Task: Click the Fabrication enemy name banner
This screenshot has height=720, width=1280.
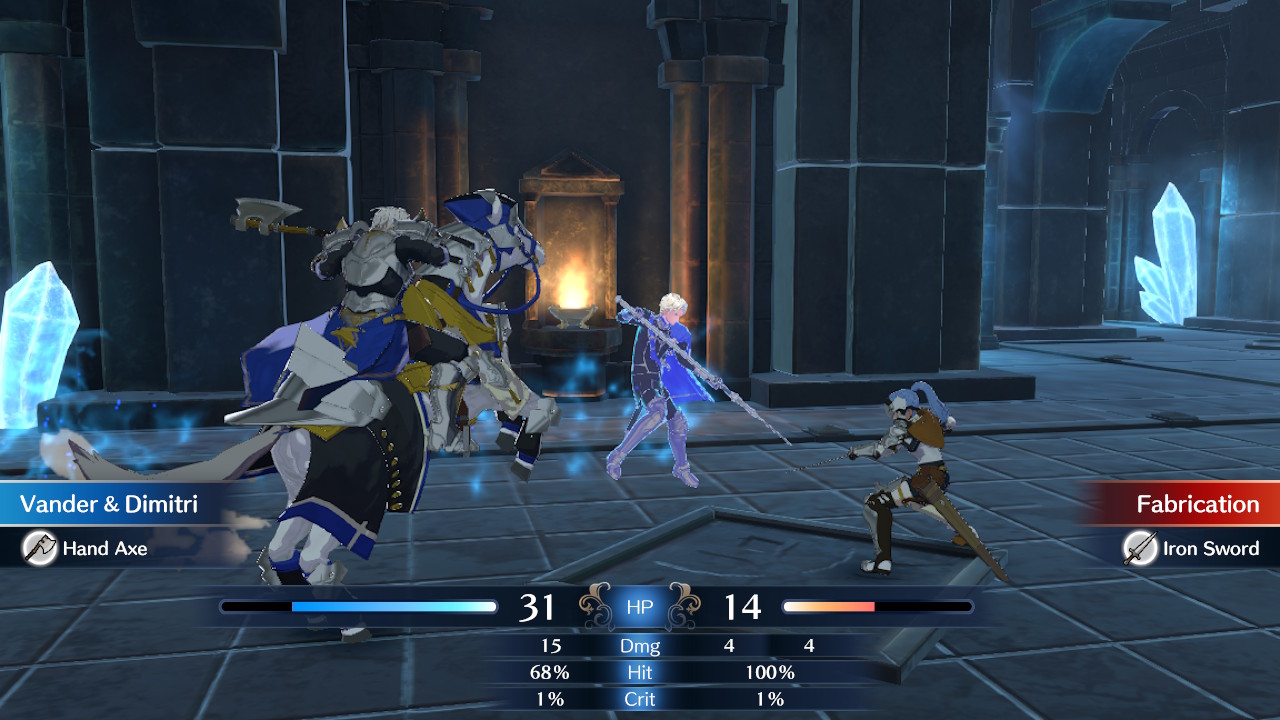Action: [x=1196, y=504]
